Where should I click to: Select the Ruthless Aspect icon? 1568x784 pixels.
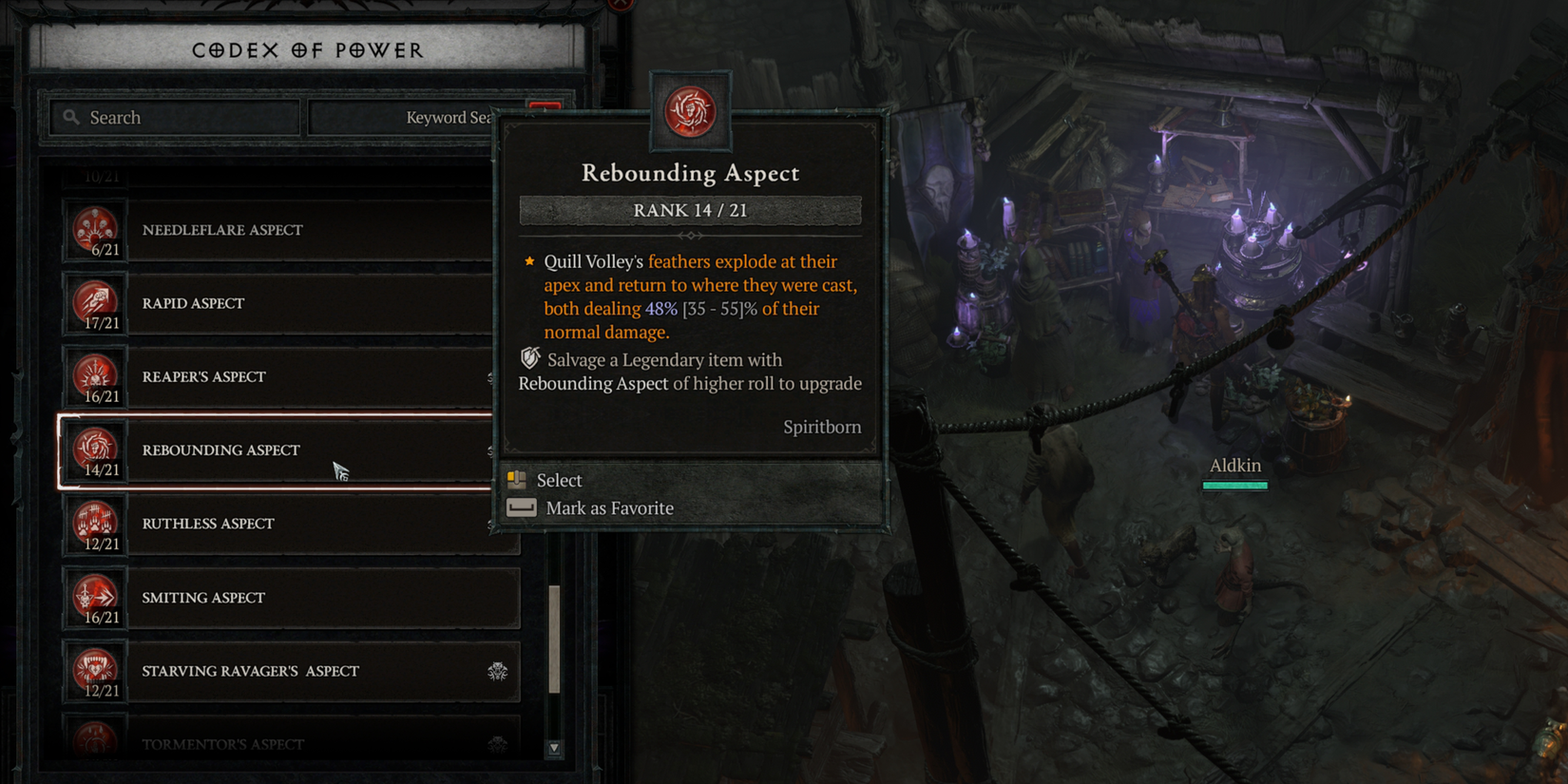tap(96, 524)
